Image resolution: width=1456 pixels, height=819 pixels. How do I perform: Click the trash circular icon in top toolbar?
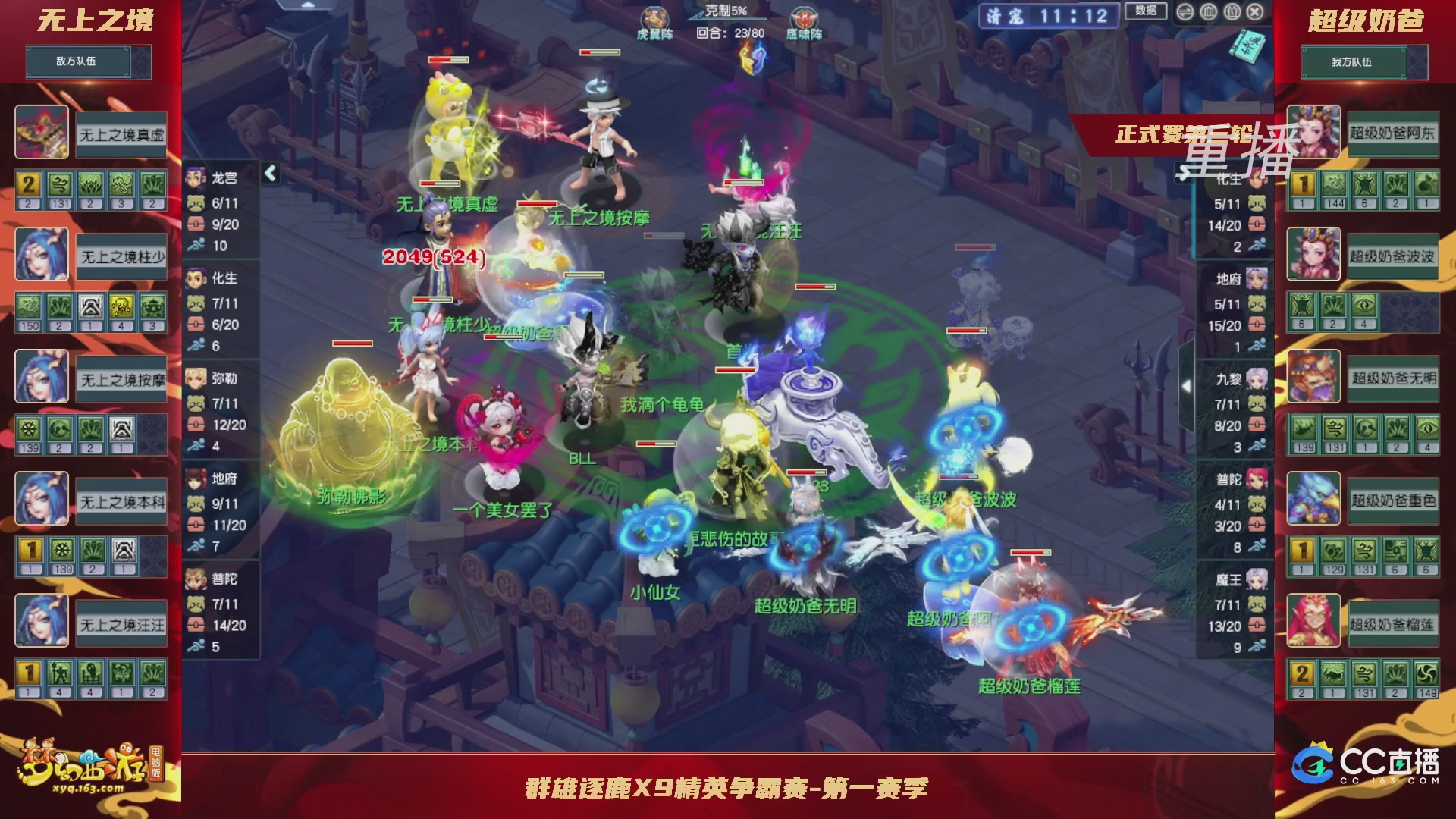1209,12
